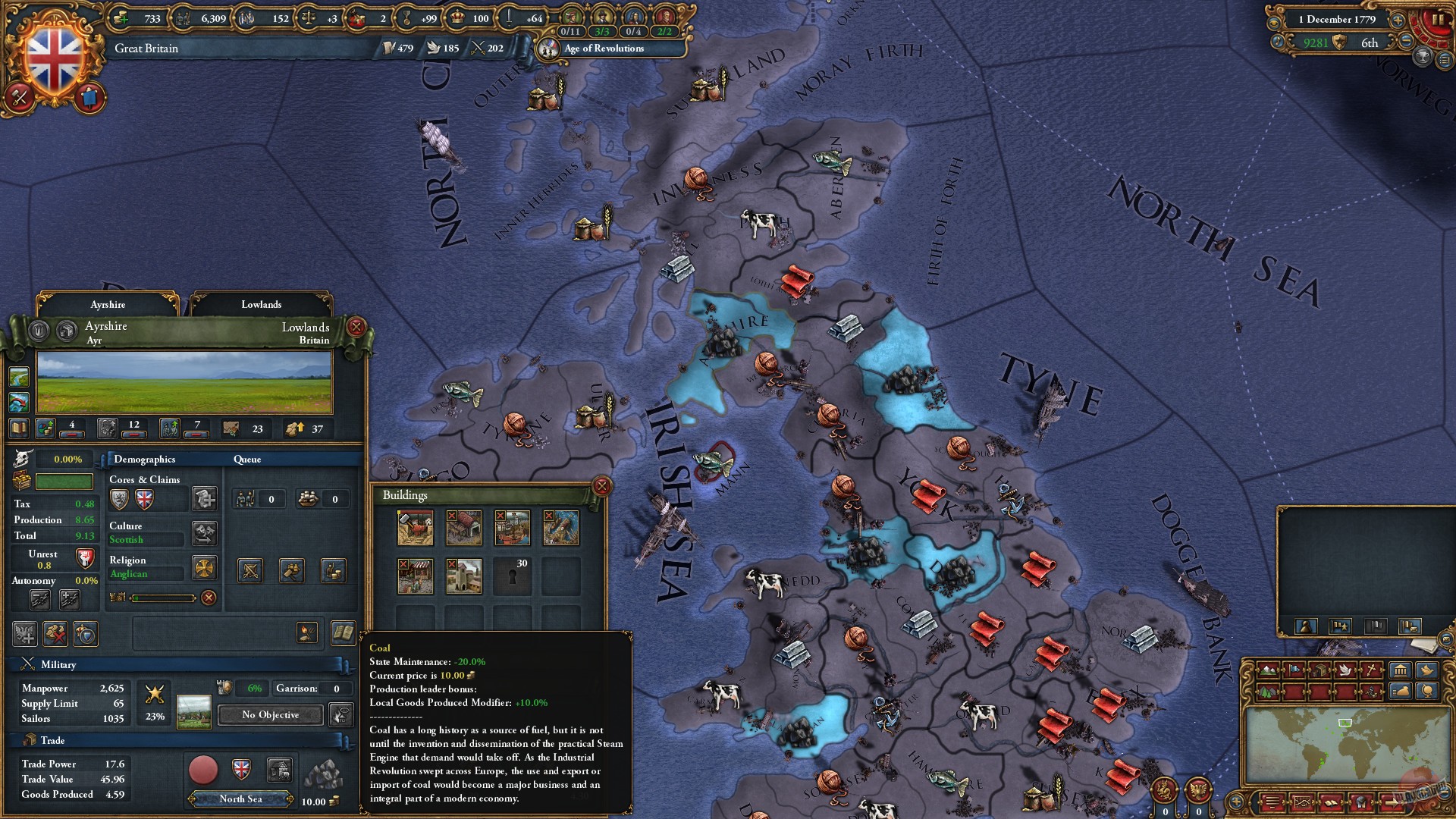Click the No Objective button
The width and height of the screenshot is (1456, 819).
pyautogui.click(x=269, y=714)
